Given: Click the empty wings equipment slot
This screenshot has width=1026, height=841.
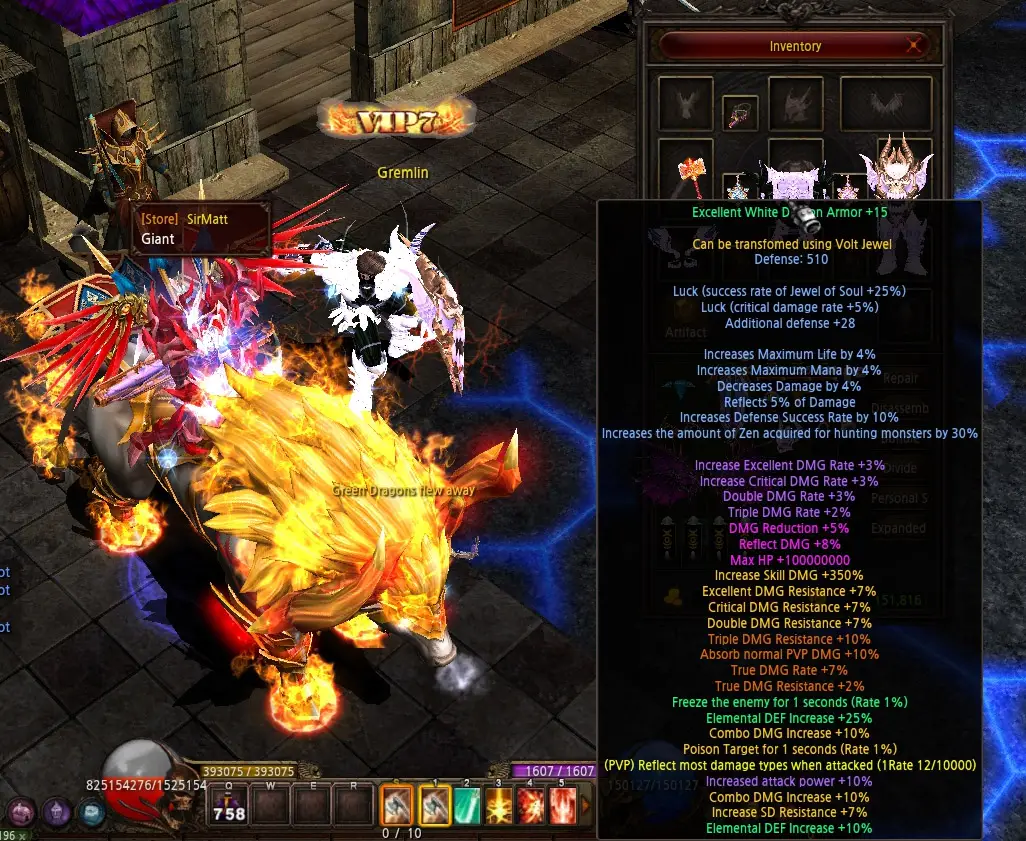Looking at the screenshot, I should pyautogui.click(x=885, y=103).
